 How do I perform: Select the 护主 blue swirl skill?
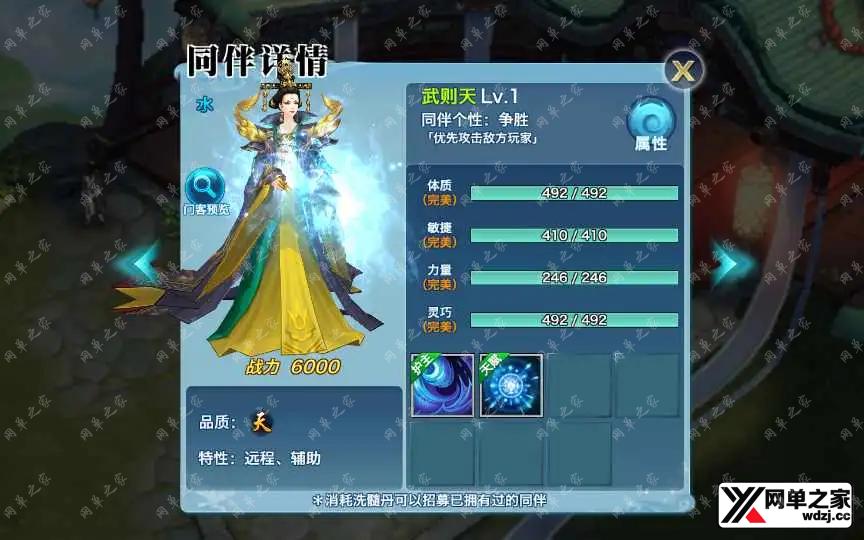click(x=442, y=385)
